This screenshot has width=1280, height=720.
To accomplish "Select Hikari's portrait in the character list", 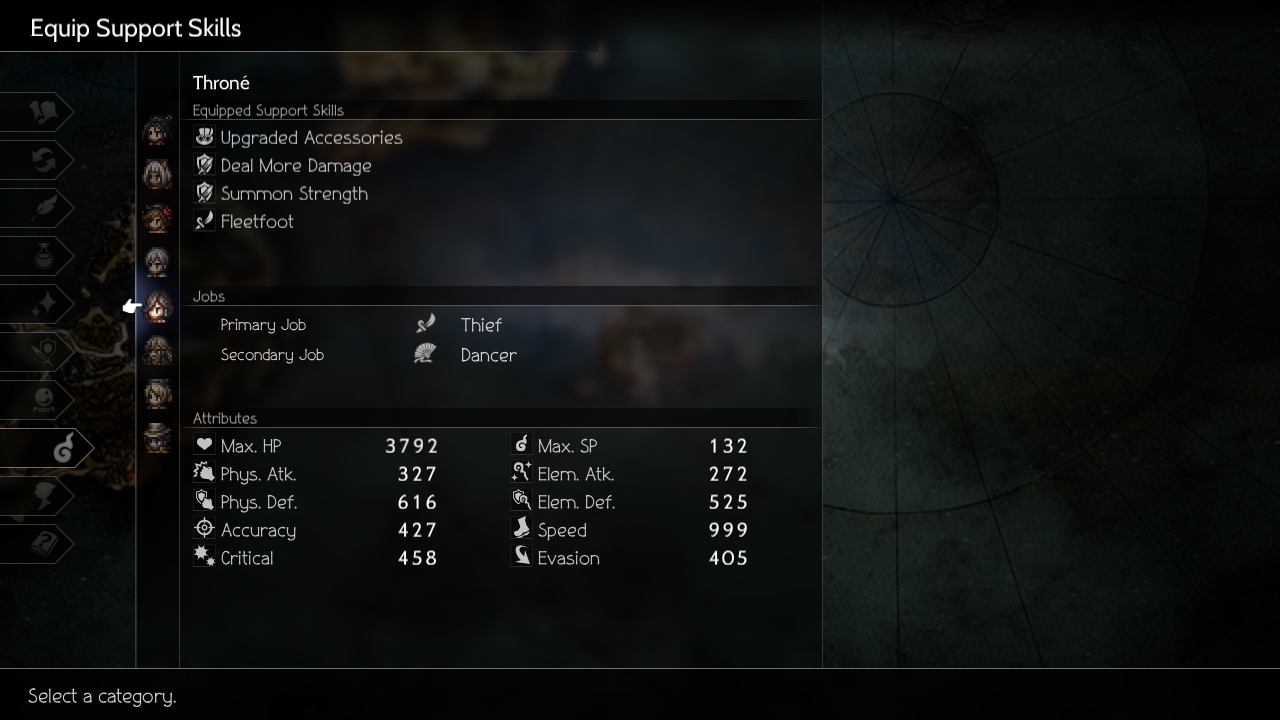I will point(157,132).
